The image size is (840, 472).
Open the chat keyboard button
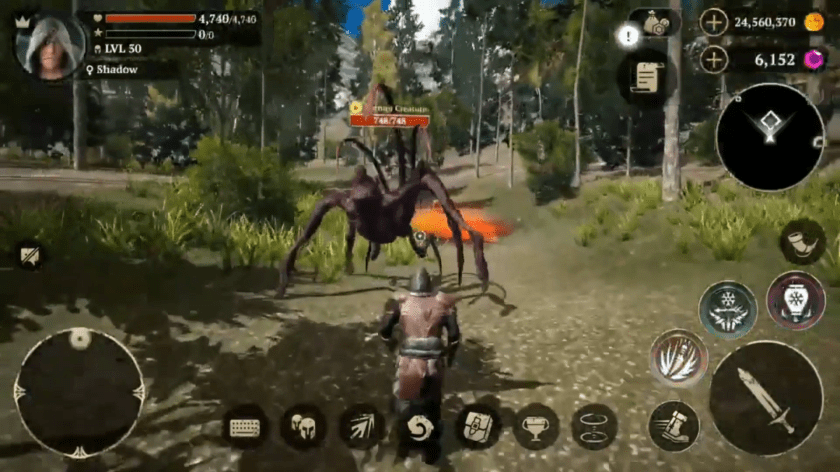pyautogui.click(x=244, y=427)
